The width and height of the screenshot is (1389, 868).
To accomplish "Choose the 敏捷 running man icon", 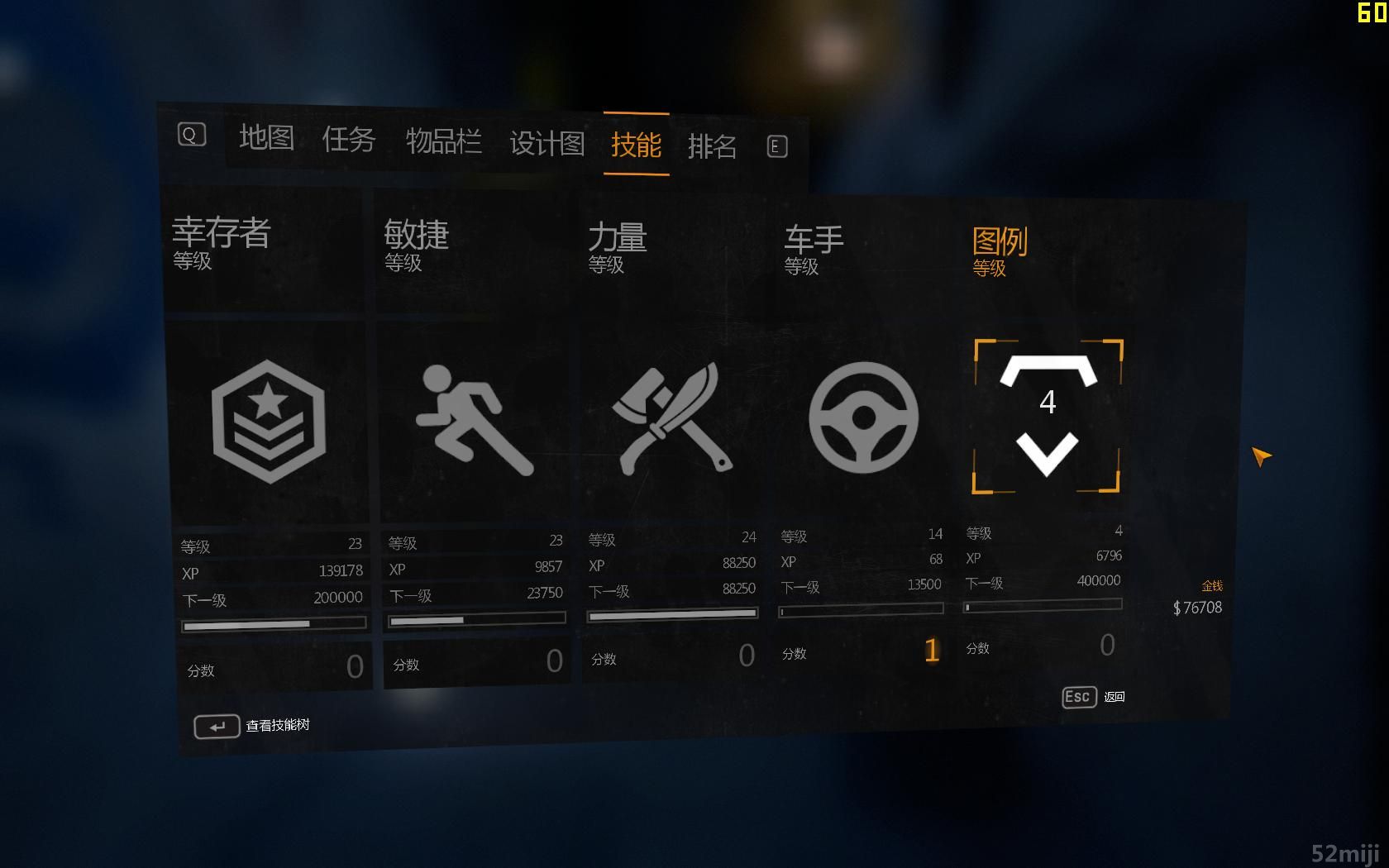I will click(x=473, y=419).
